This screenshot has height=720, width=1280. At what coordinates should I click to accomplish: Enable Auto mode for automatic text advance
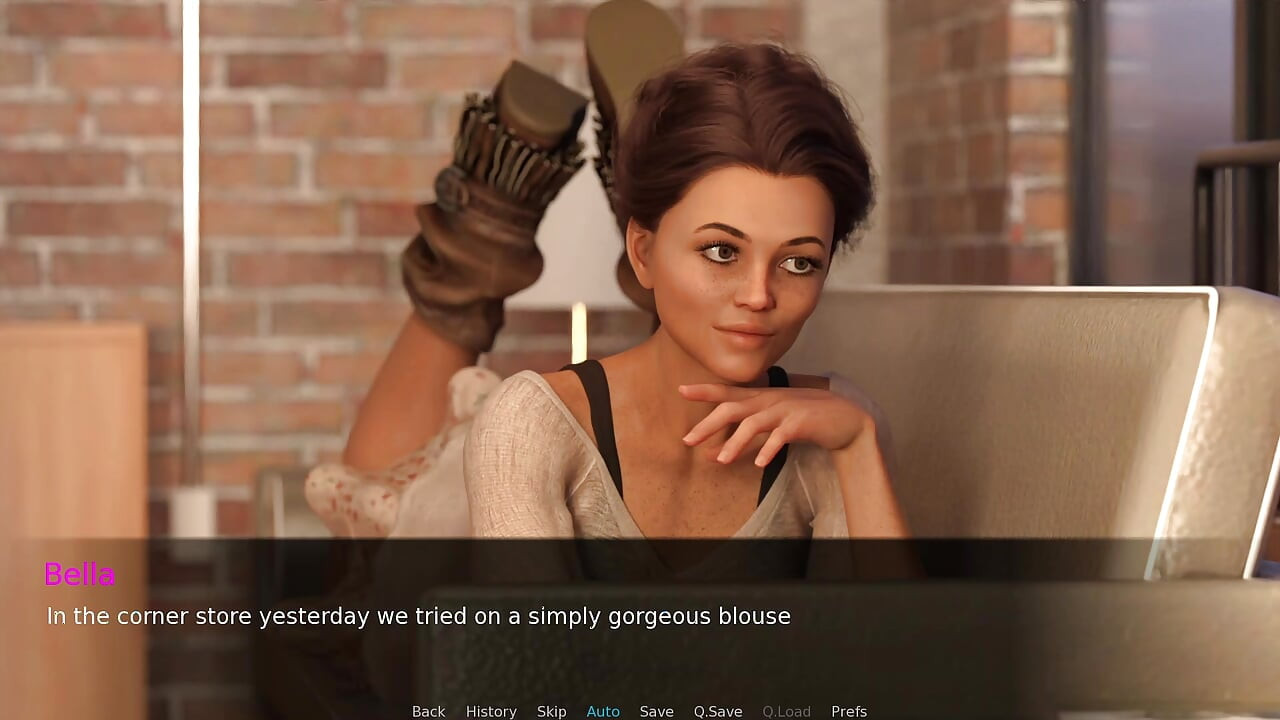pos(603,710)
